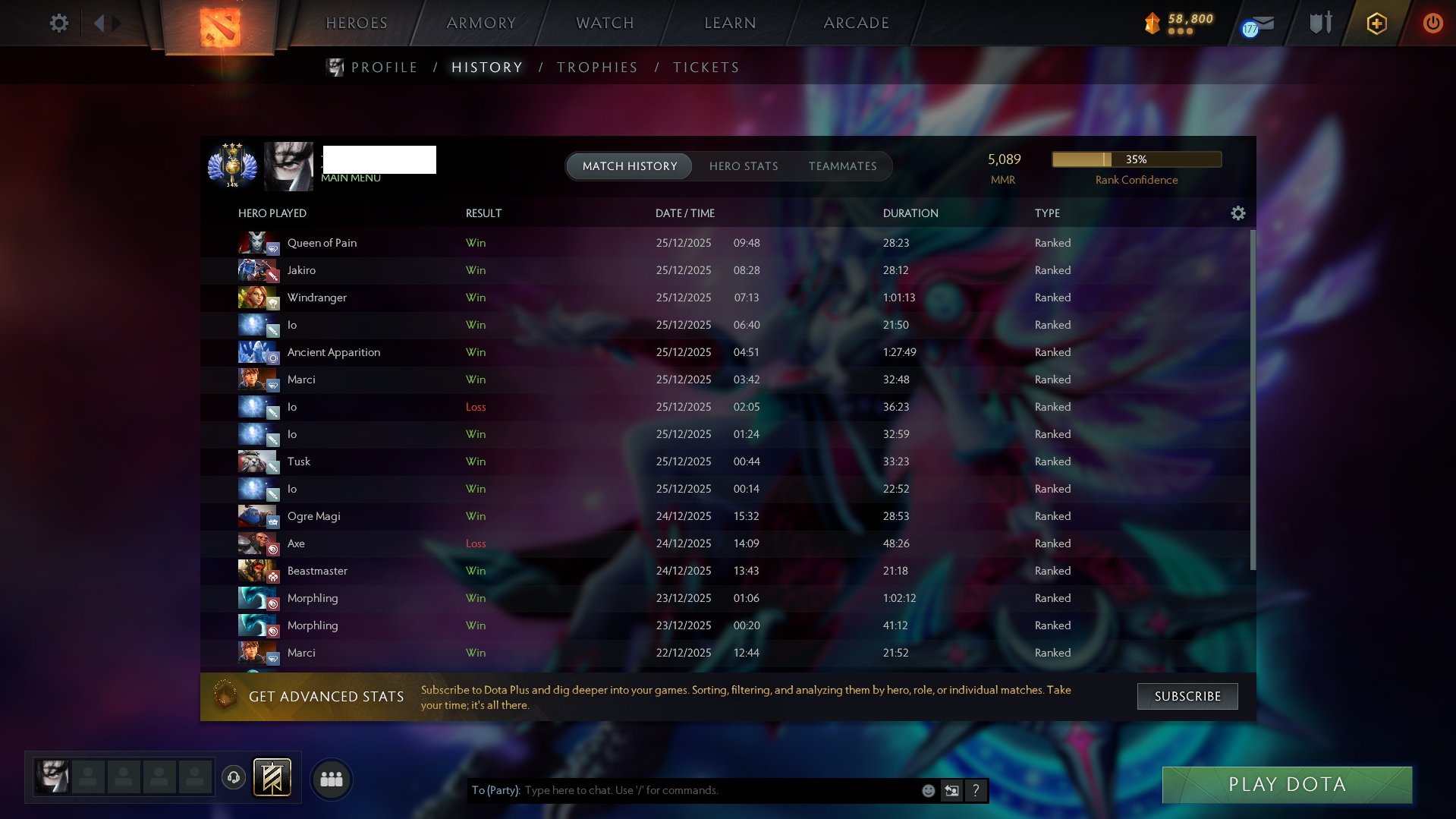Image resolution: width=1456 pixels, height=819 pixels.
Task: Switch to the HERO STATS tab
Action: click(x=744, y=165)
